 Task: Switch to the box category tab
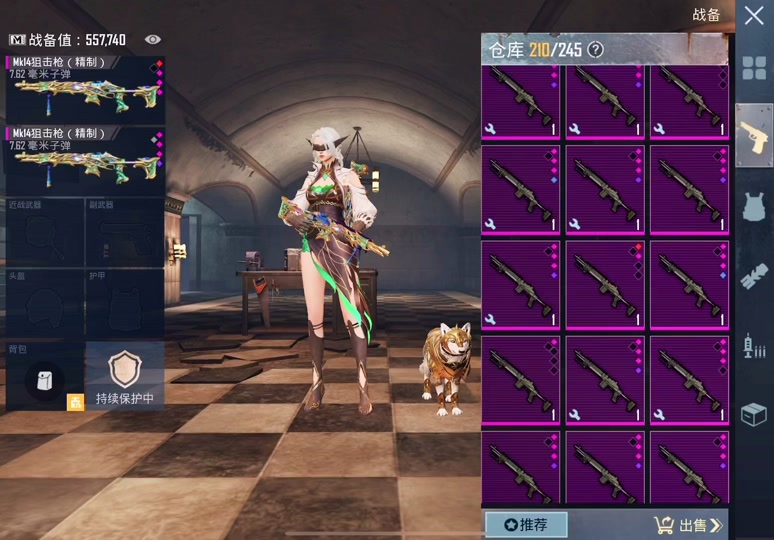pyautogui.click(x=753, y=414)
